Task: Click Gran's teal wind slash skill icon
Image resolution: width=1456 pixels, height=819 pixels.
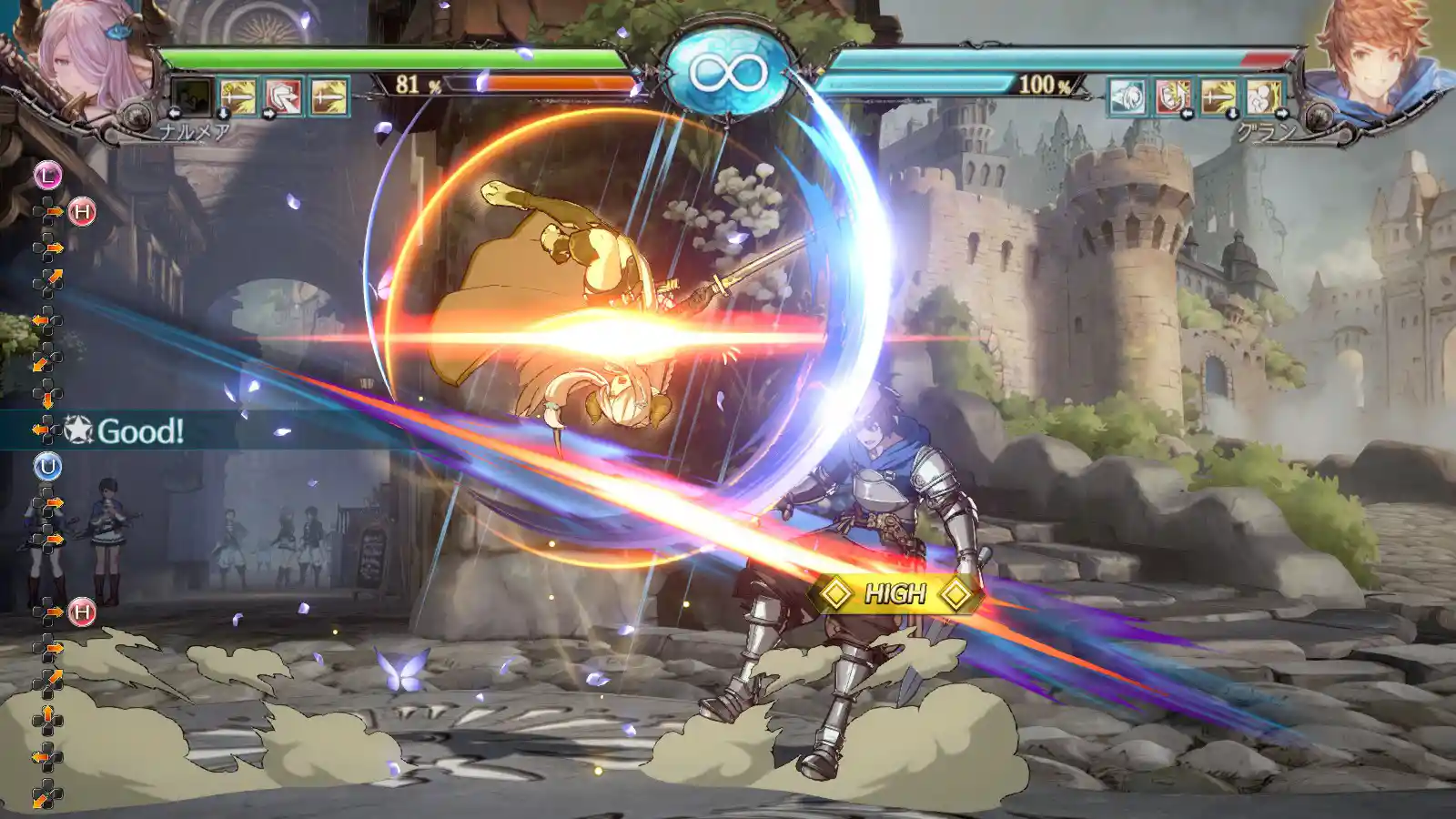Action: (1127, 96)
